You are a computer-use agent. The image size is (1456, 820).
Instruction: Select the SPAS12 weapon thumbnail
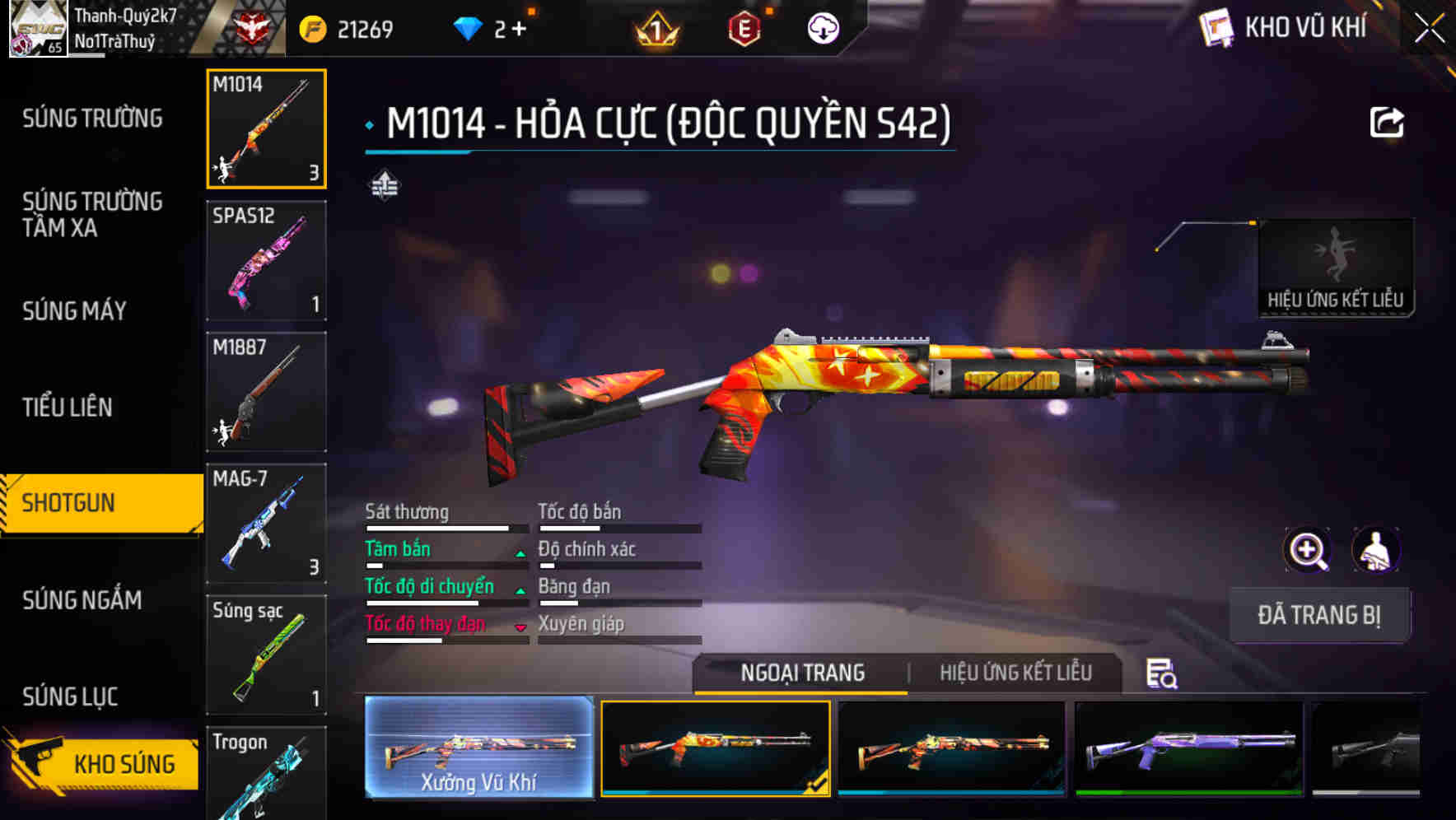[x=266, y=259]
